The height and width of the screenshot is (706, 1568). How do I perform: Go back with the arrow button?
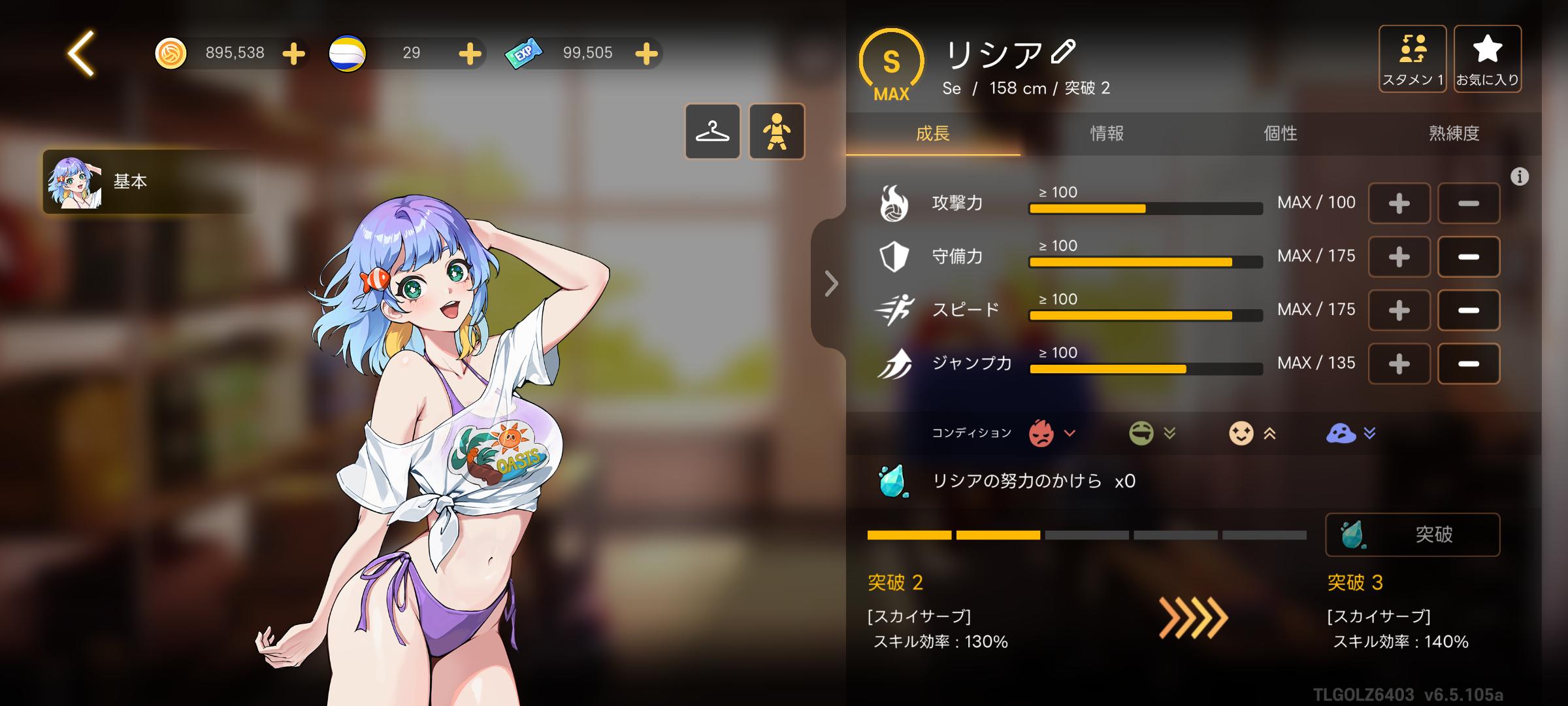(x=82, y=53)
